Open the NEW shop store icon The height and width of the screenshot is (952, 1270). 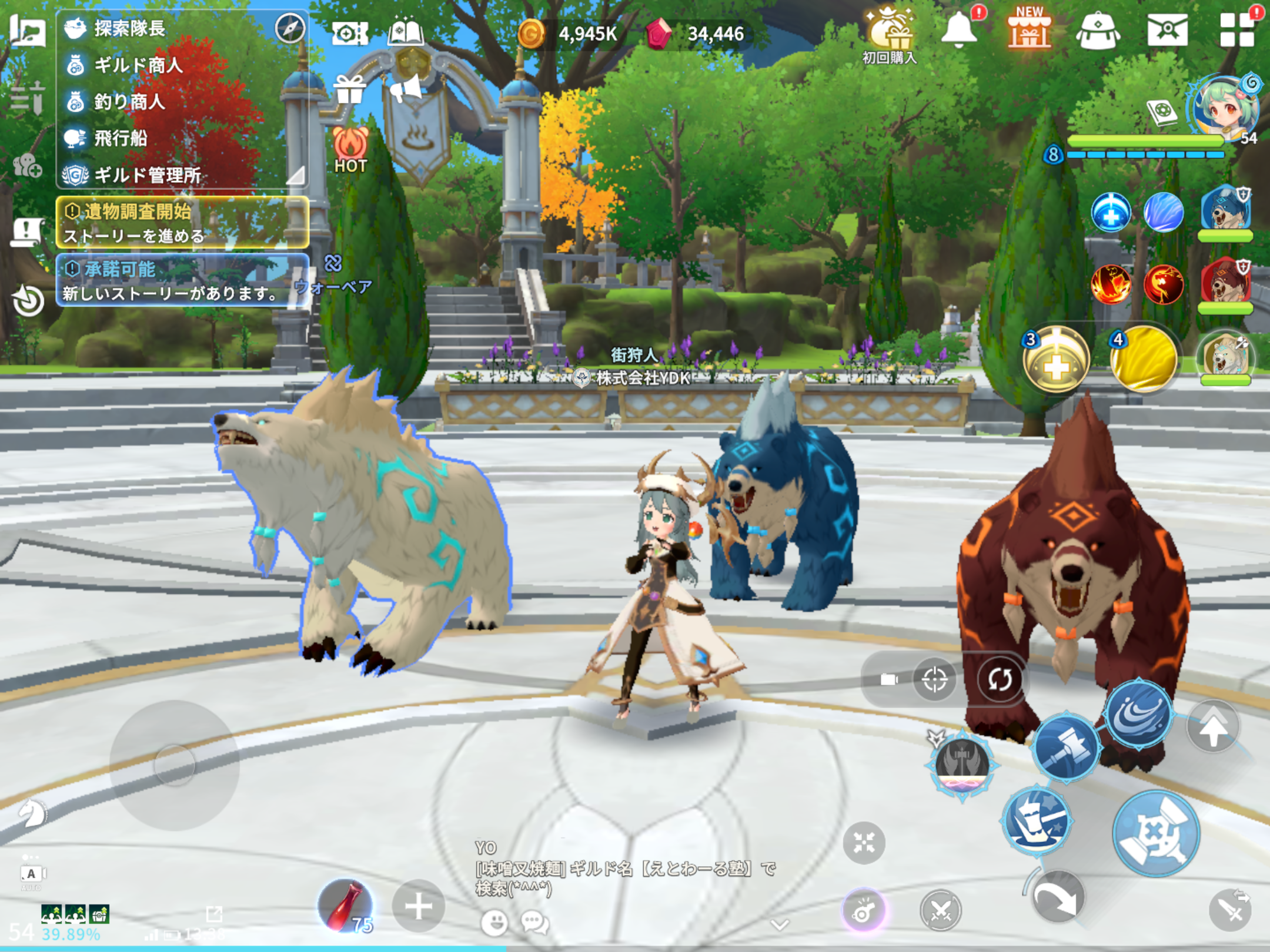tap(1029, 29)
